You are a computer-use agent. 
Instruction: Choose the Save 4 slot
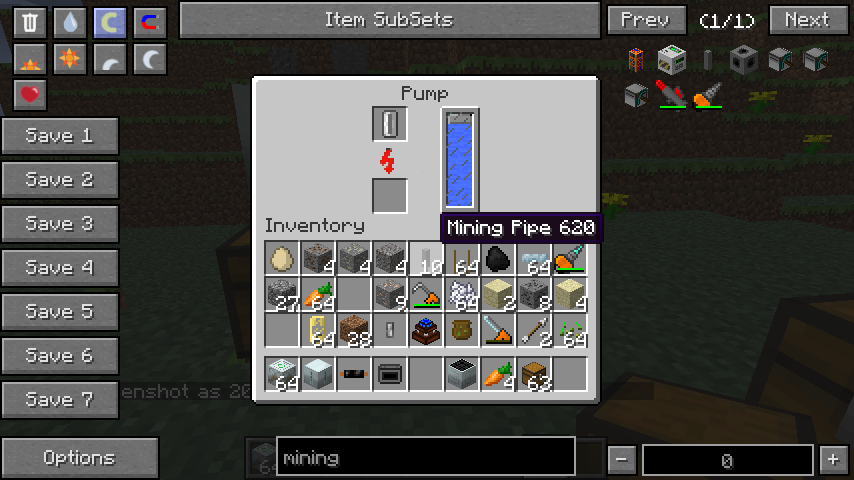pos(60,268)
